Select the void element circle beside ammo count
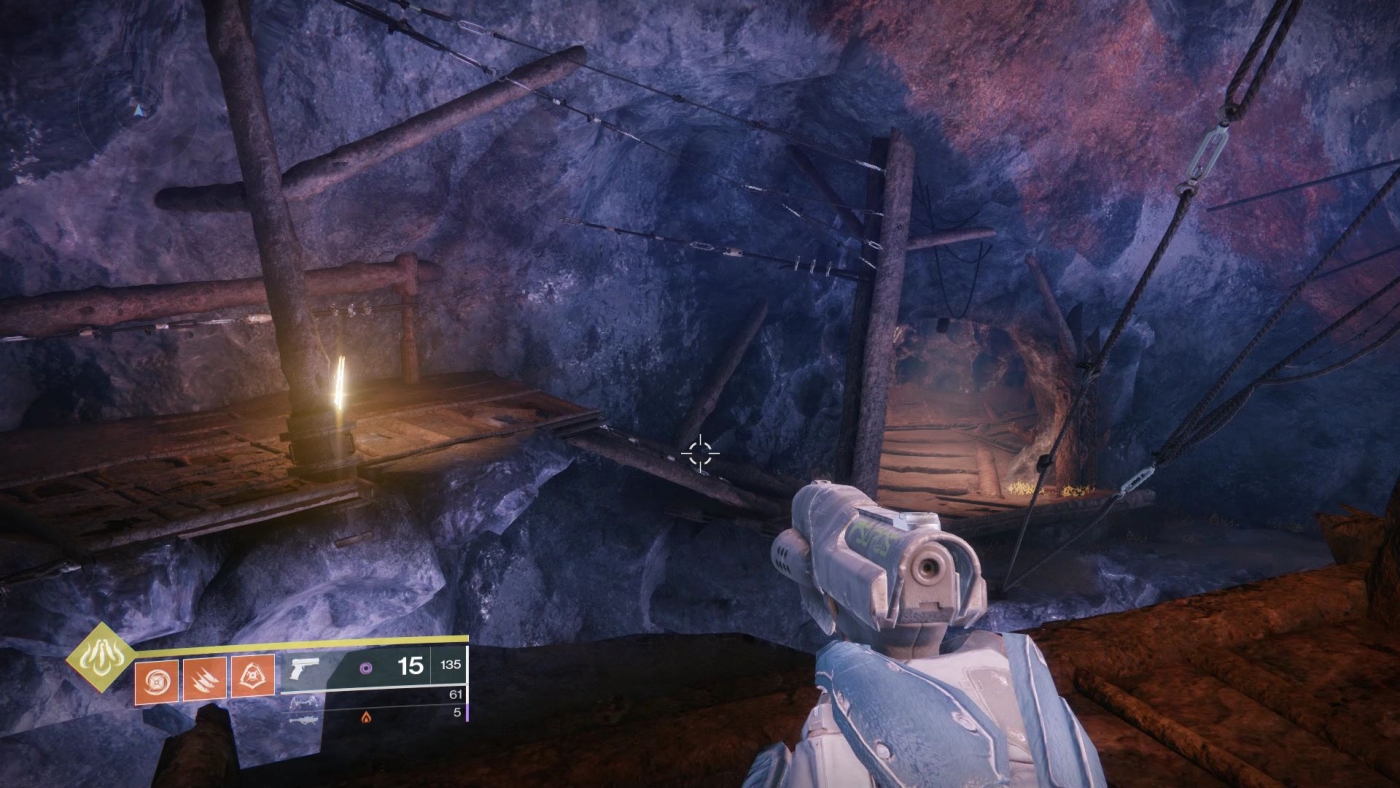 [x=364, y=667]
